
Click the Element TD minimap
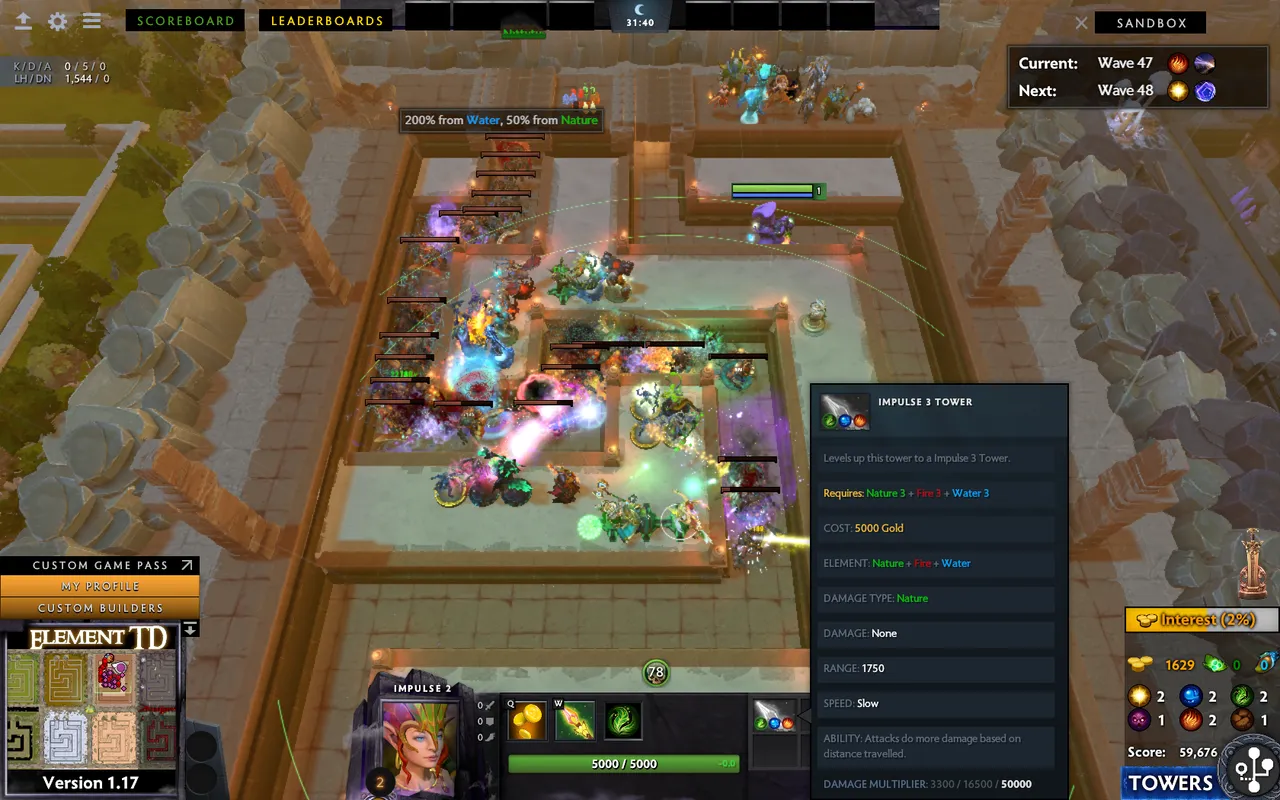(92, 710)
